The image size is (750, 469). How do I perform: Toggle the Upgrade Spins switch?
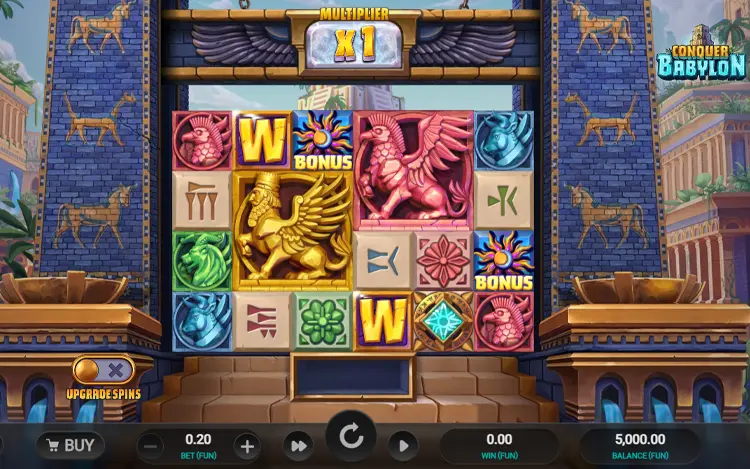(x=103, y=370)
